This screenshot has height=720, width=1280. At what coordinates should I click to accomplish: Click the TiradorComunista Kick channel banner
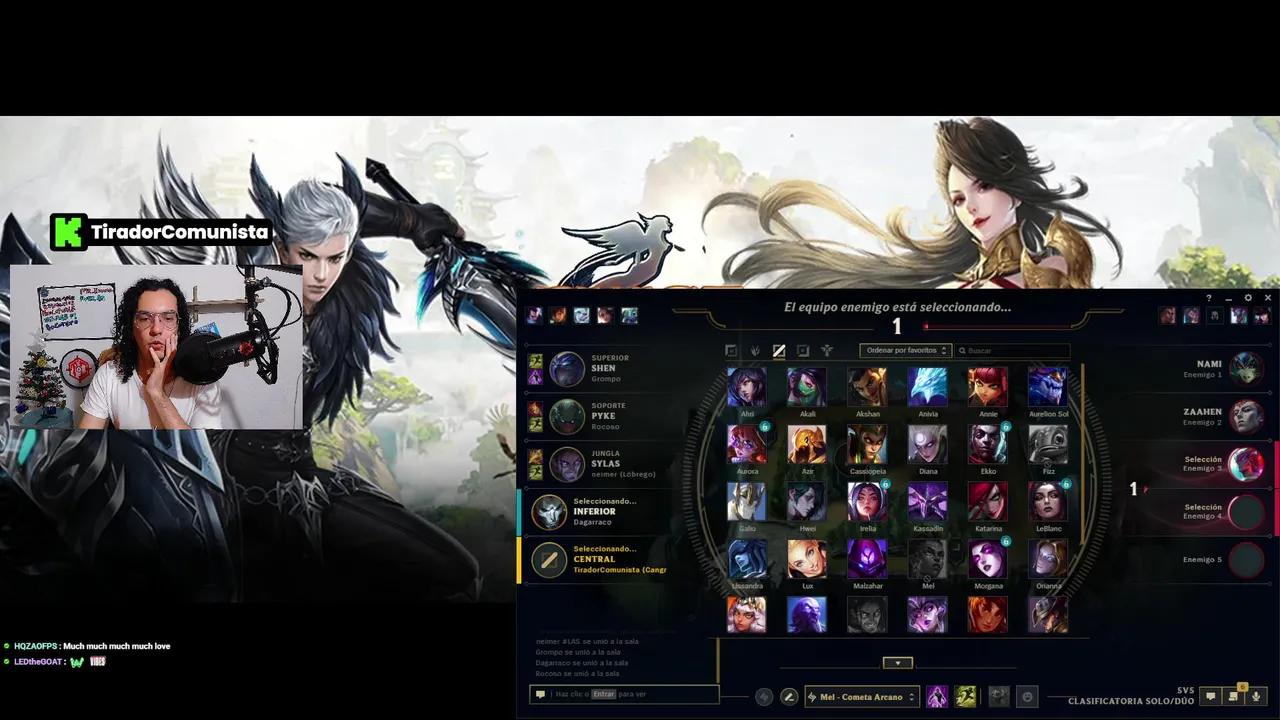point(160,231)
